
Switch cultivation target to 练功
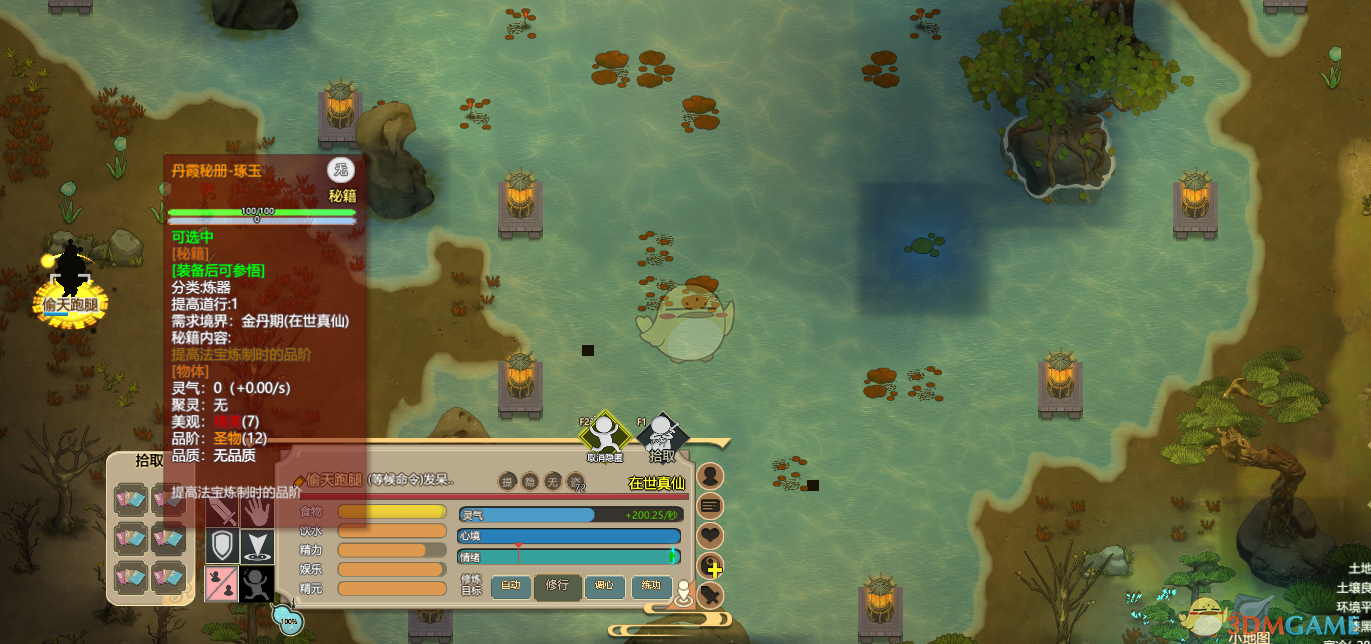651,586
